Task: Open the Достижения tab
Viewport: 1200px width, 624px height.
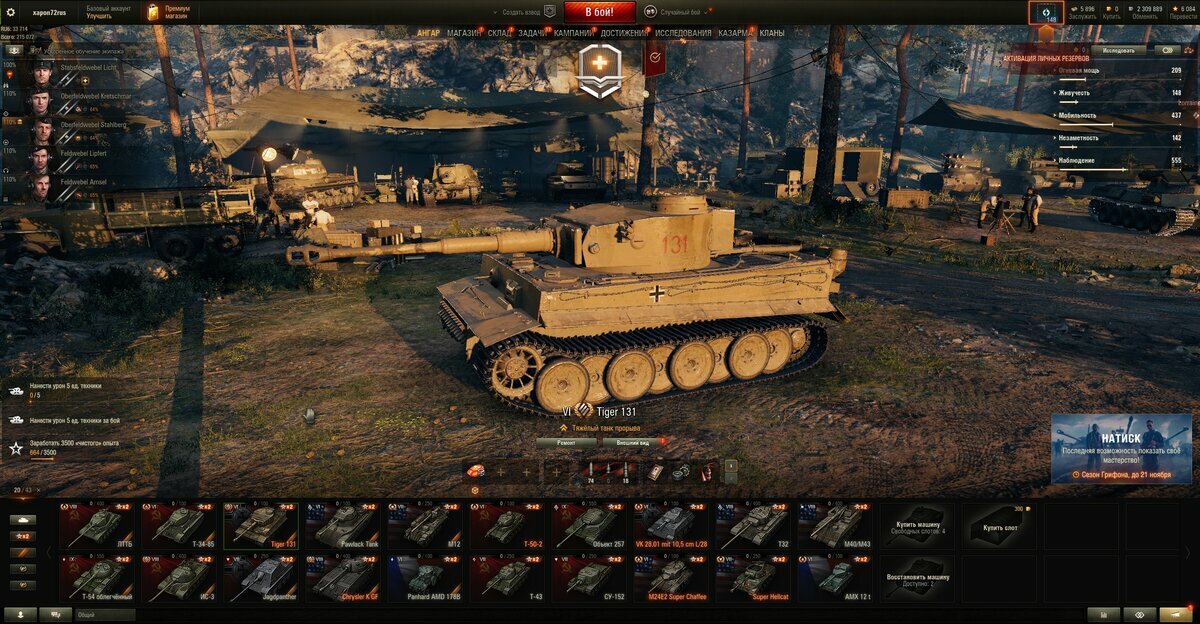Action: (624, 33)
